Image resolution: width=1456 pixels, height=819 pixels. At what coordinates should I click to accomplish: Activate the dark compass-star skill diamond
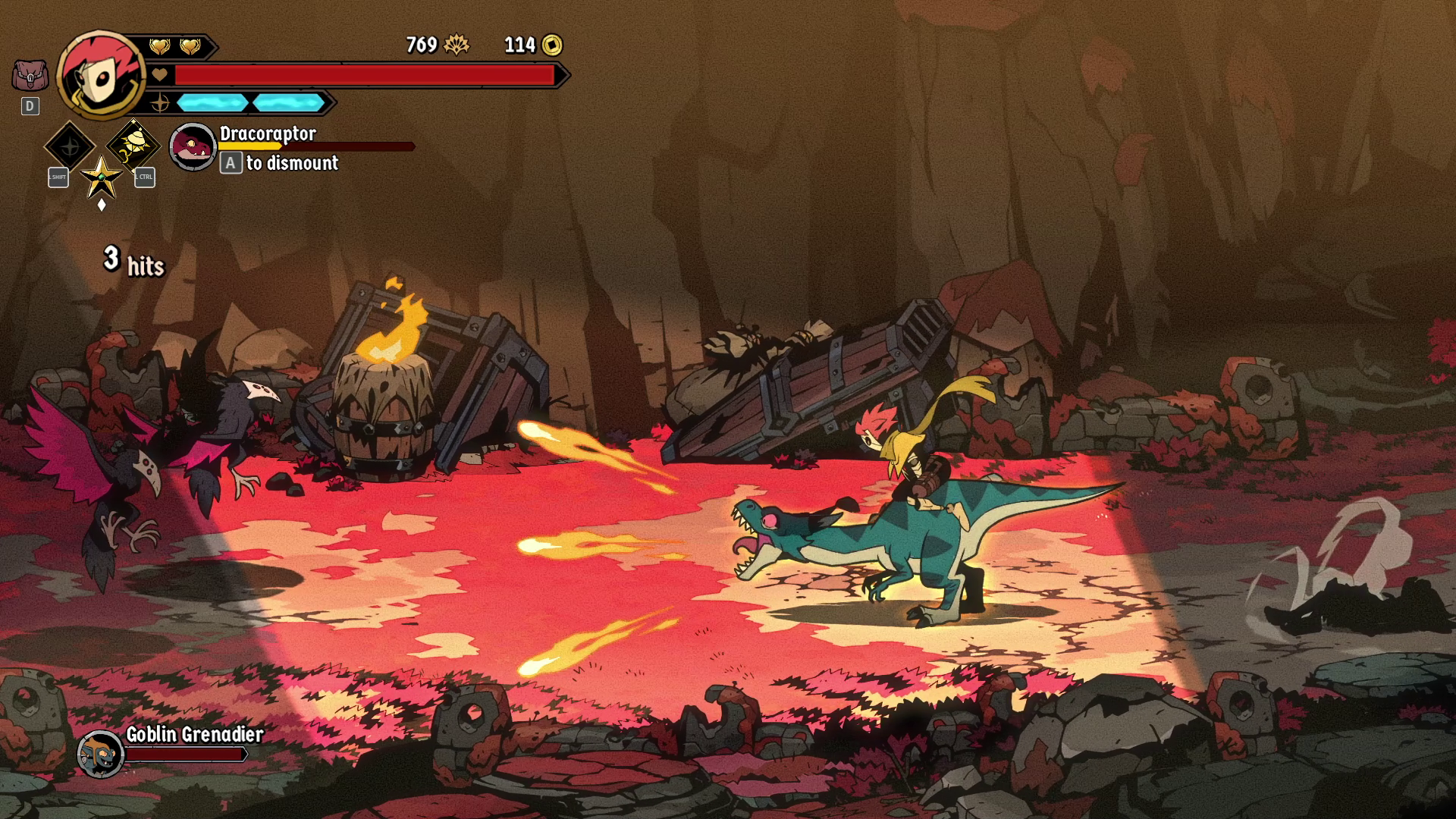(x=70, y=146)
